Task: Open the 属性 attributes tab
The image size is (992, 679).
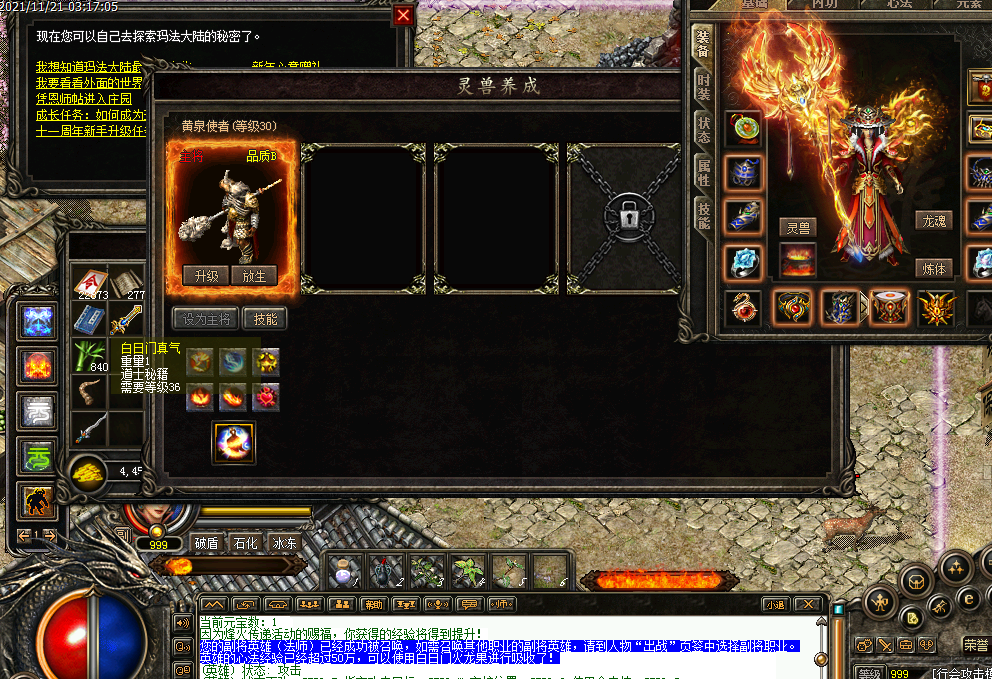Action: click(x=703, y=173)
